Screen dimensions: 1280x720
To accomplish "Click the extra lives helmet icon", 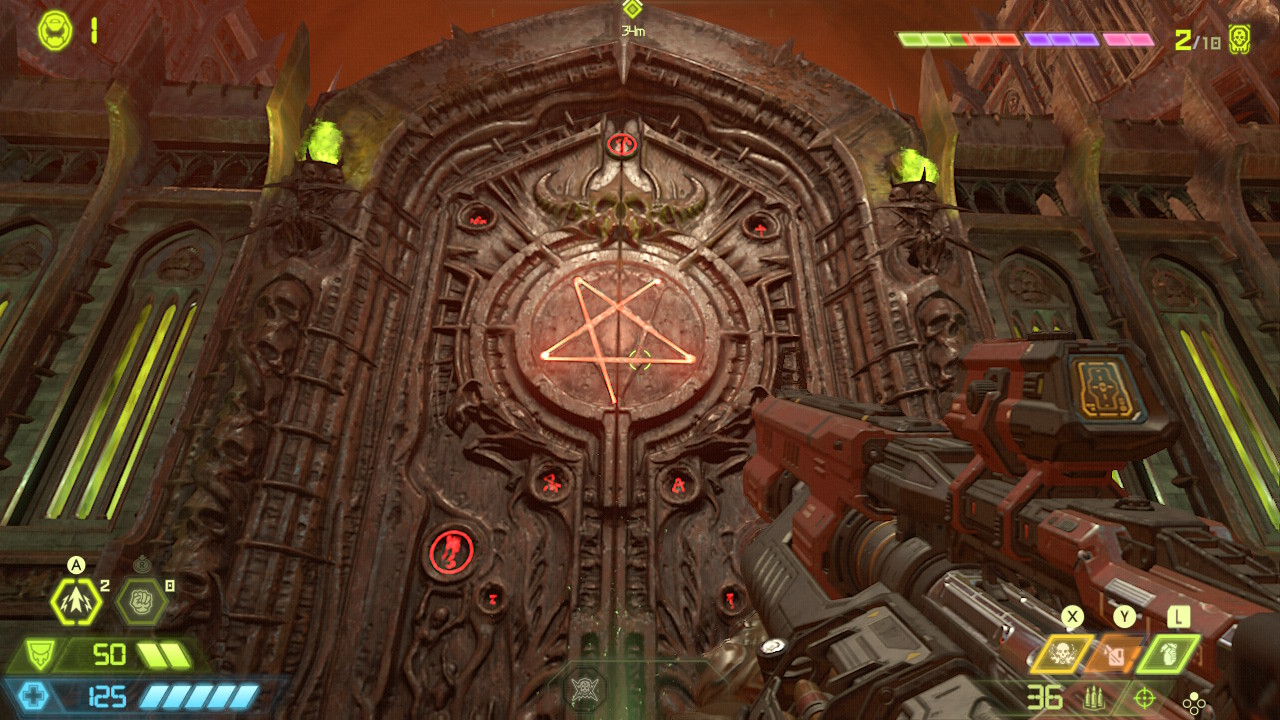I will pyautogui.click(x=53, y=31).
